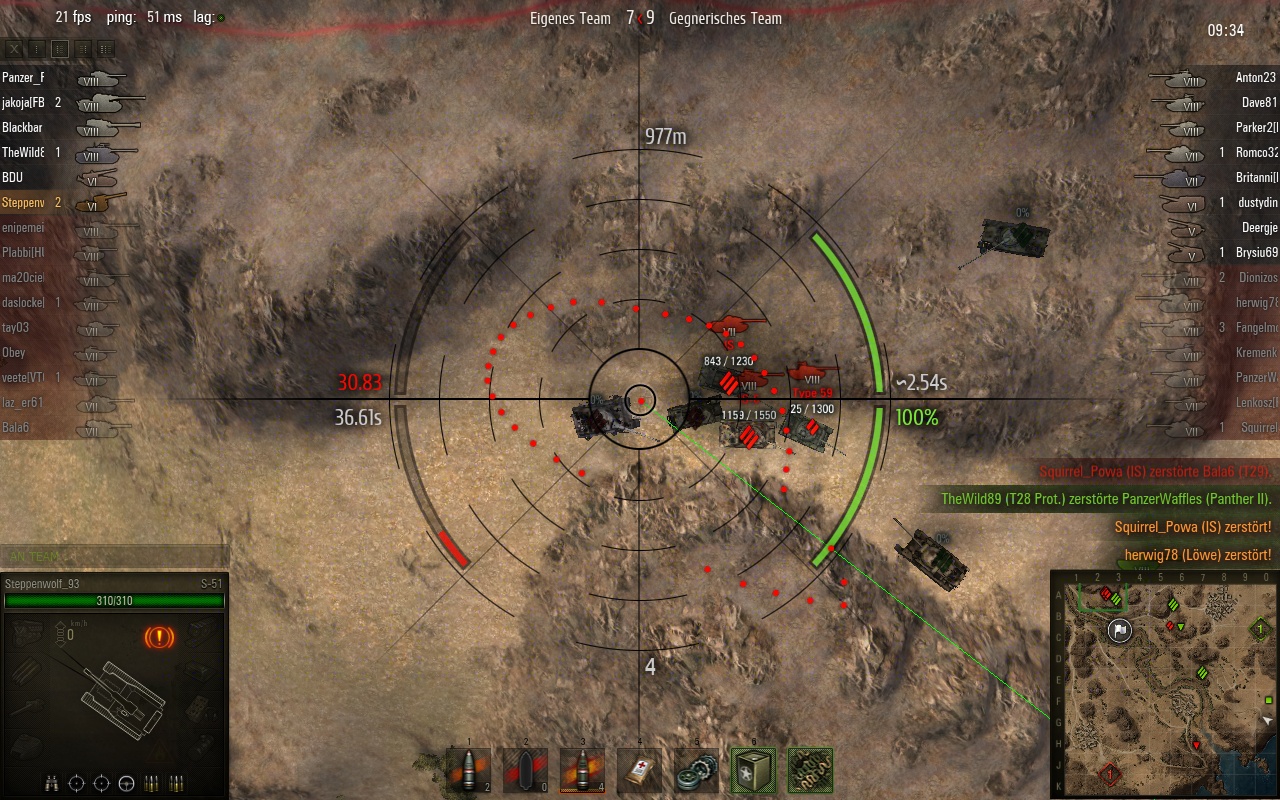Select enemy Anton23 in the enemy list
Screen dimensions: 1280x800
(x=1256, y=77)
